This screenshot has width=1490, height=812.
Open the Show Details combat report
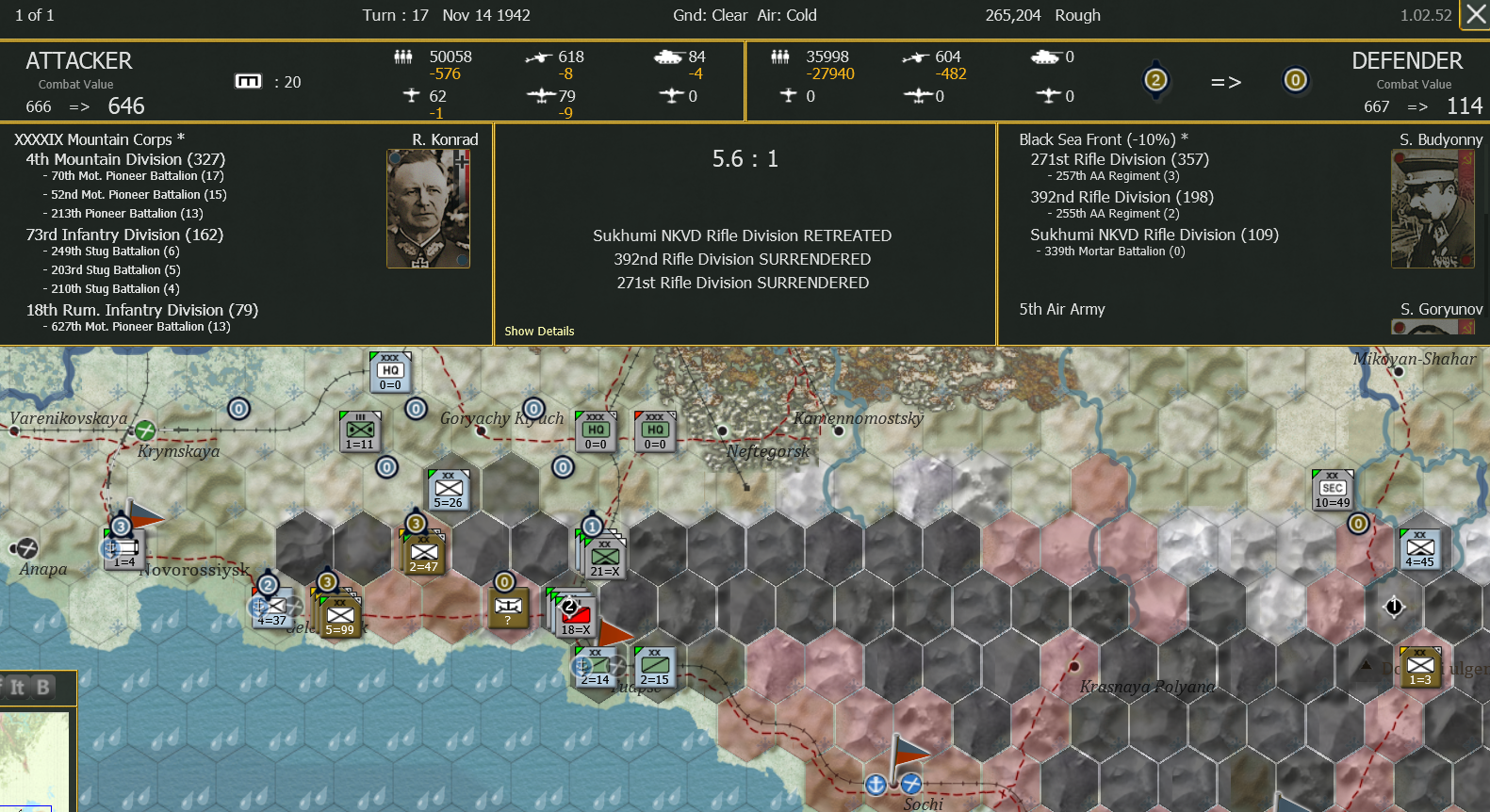pyautogui.click(x=538, y=332)
